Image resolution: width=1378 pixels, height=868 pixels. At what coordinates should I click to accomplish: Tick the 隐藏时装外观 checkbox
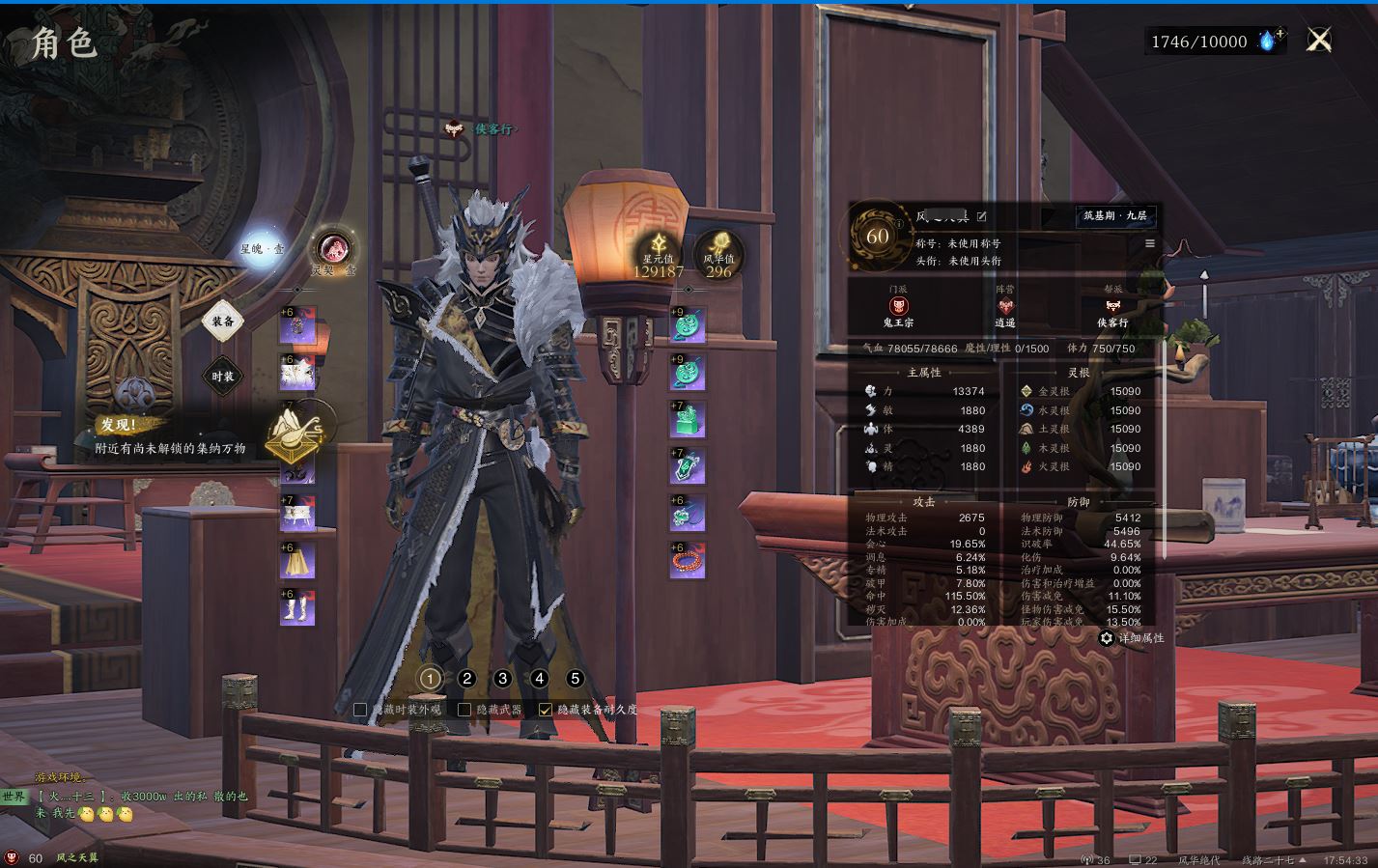pos(360,710)
